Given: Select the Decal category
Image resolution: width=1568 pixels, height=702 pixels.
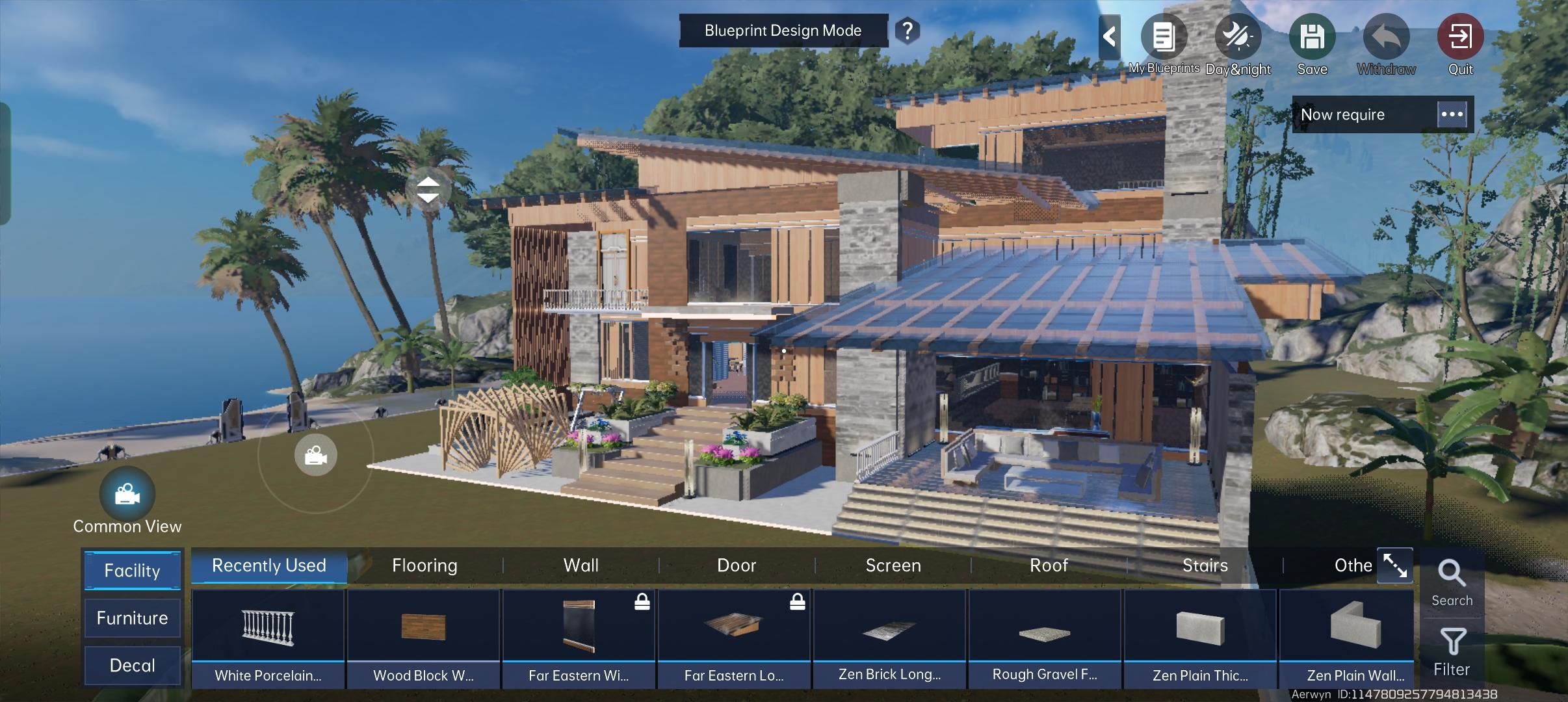Looking at the screenshot, I should 133,666.
